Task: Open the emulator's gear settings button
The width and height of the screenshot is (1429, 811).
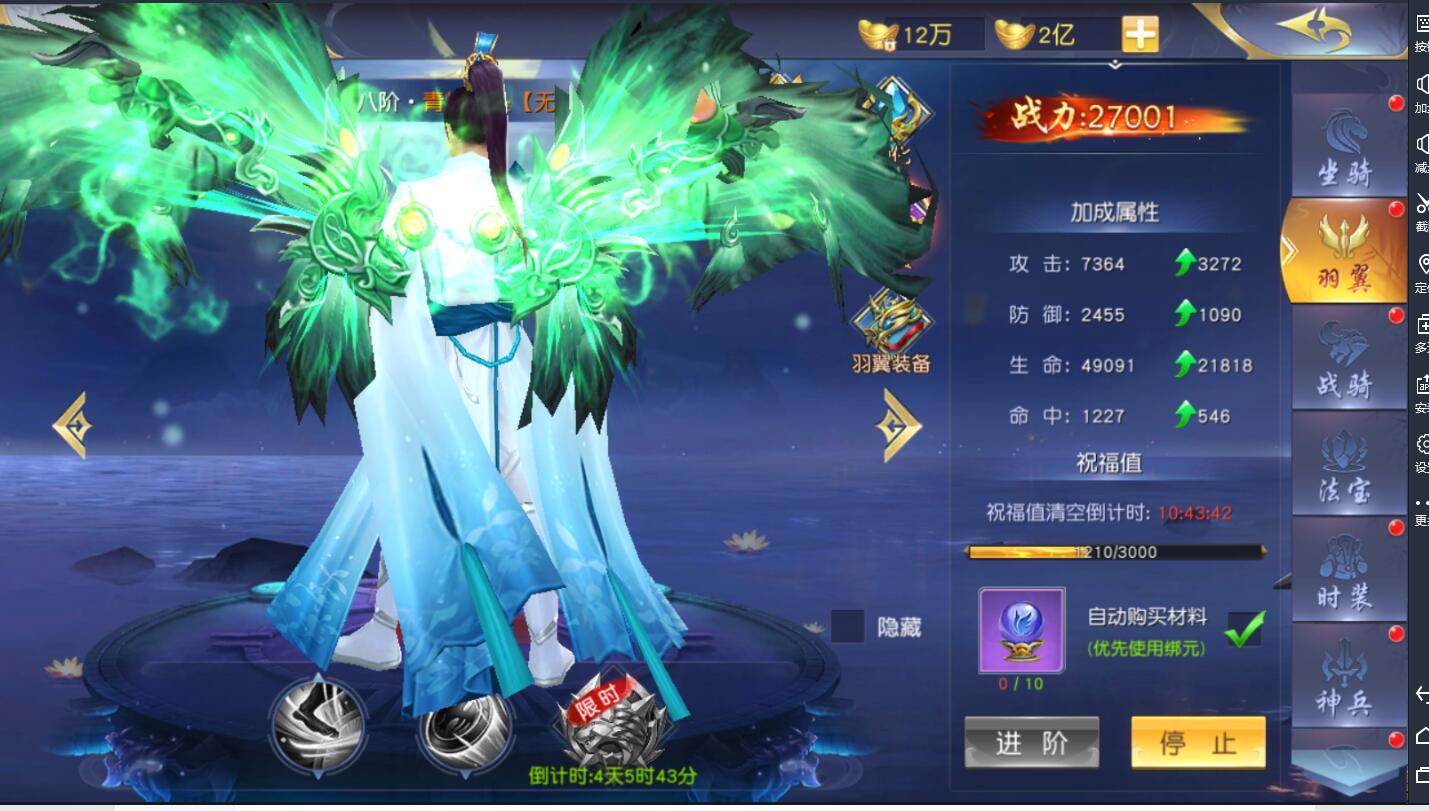Action: click(1422, 443)
